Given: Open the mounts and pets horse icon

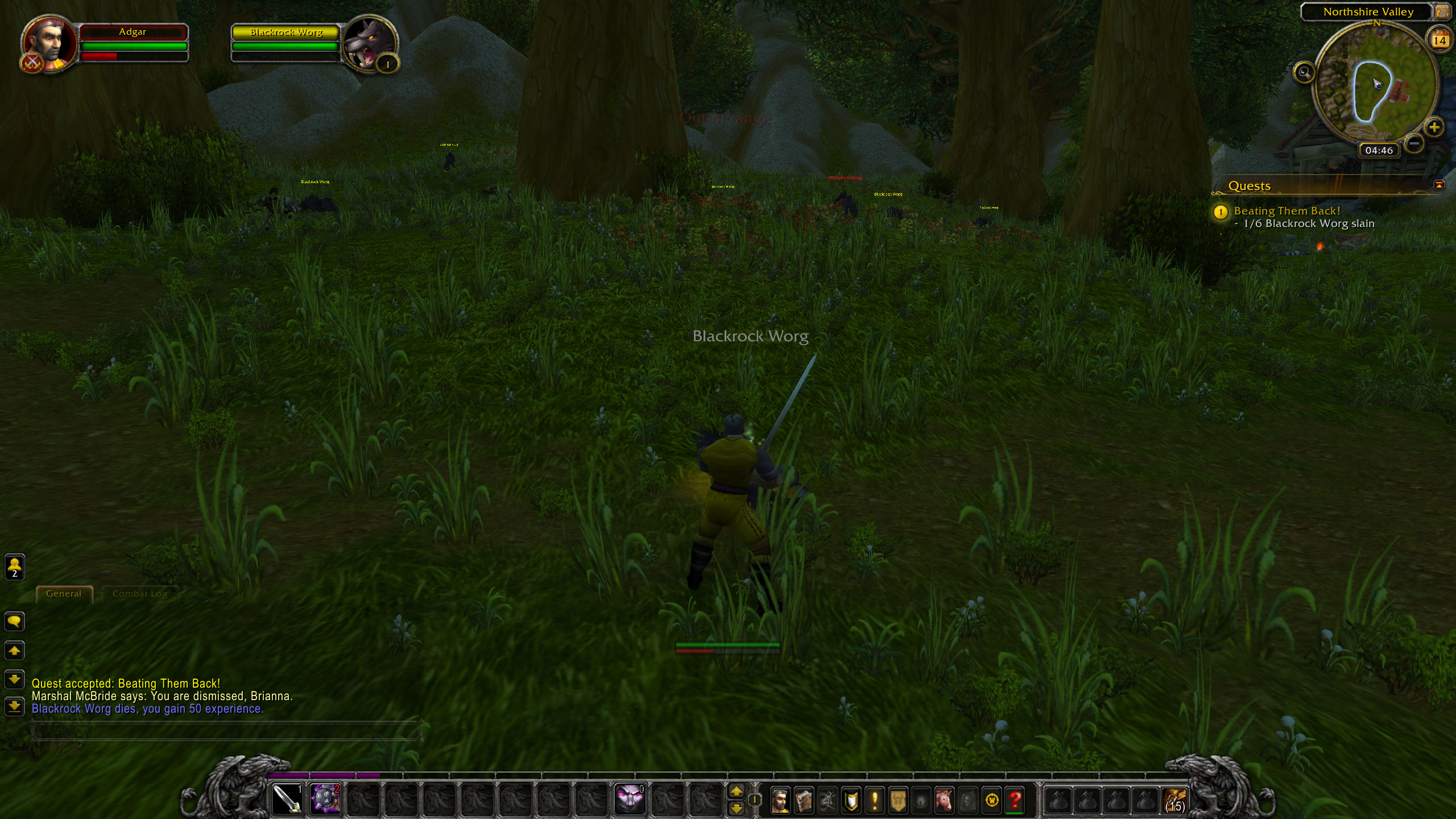Looking at the screenshot, I should click(x=945, y=800).
